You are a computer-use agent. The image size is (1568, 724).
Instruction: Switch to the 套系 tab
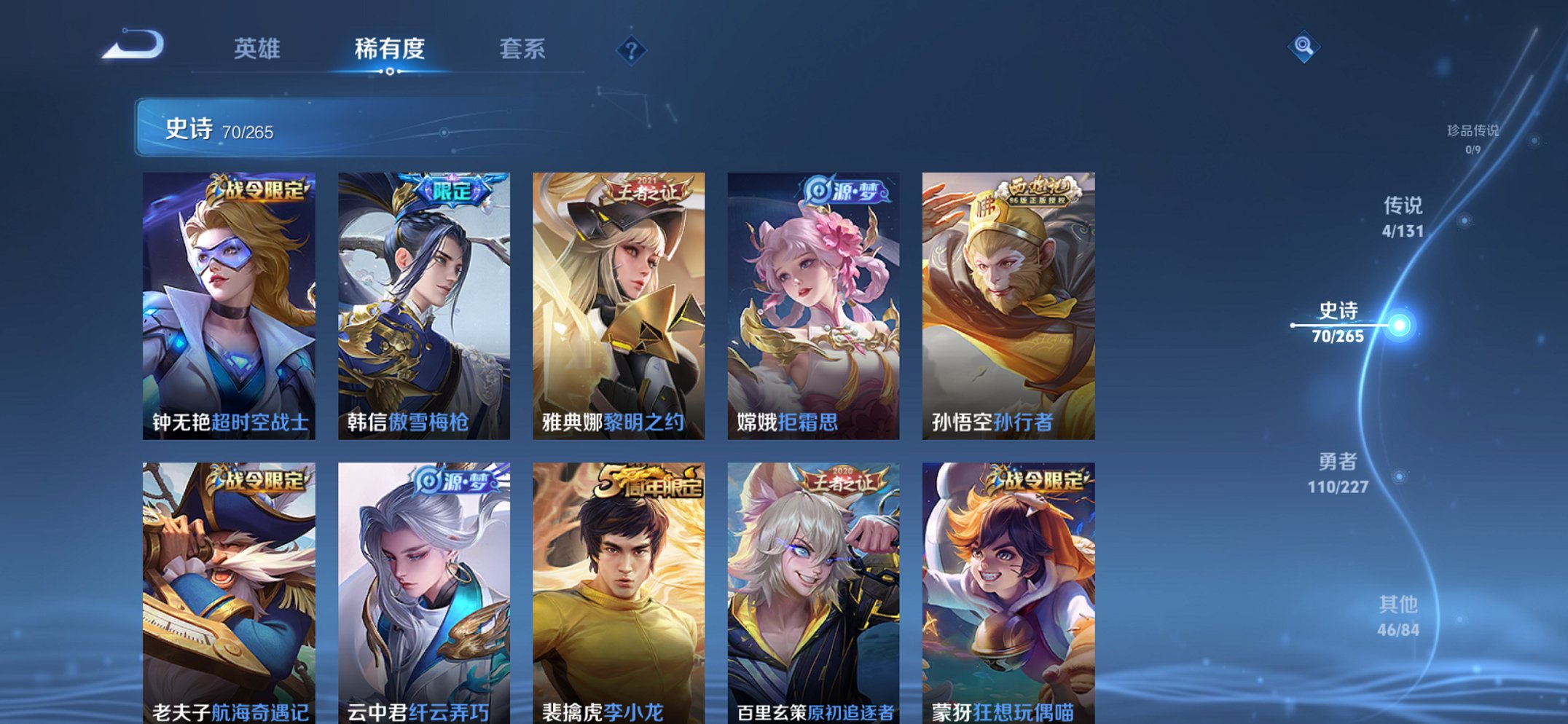tap(522, 49)
